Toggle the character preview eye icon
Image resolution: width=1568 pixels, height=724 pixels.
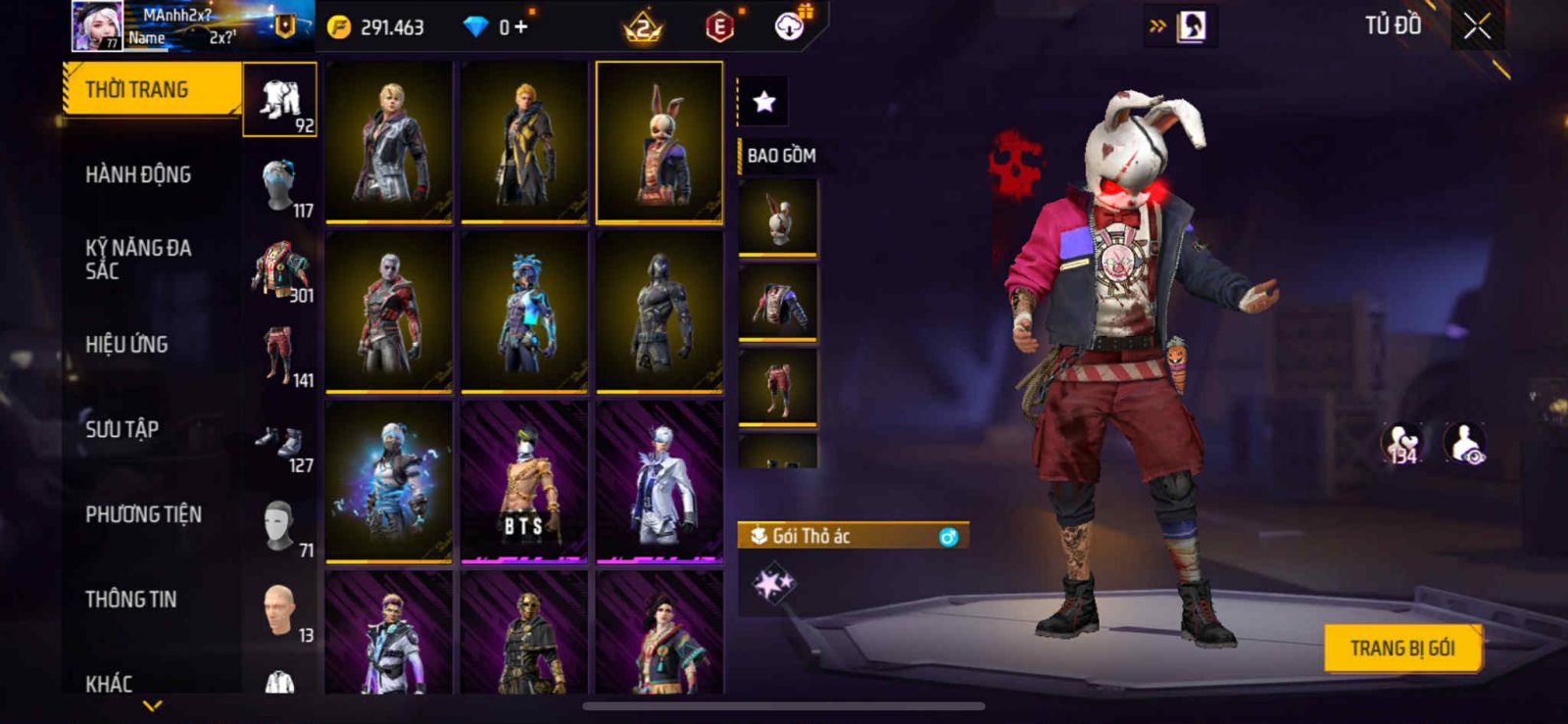click(1465, 444)
